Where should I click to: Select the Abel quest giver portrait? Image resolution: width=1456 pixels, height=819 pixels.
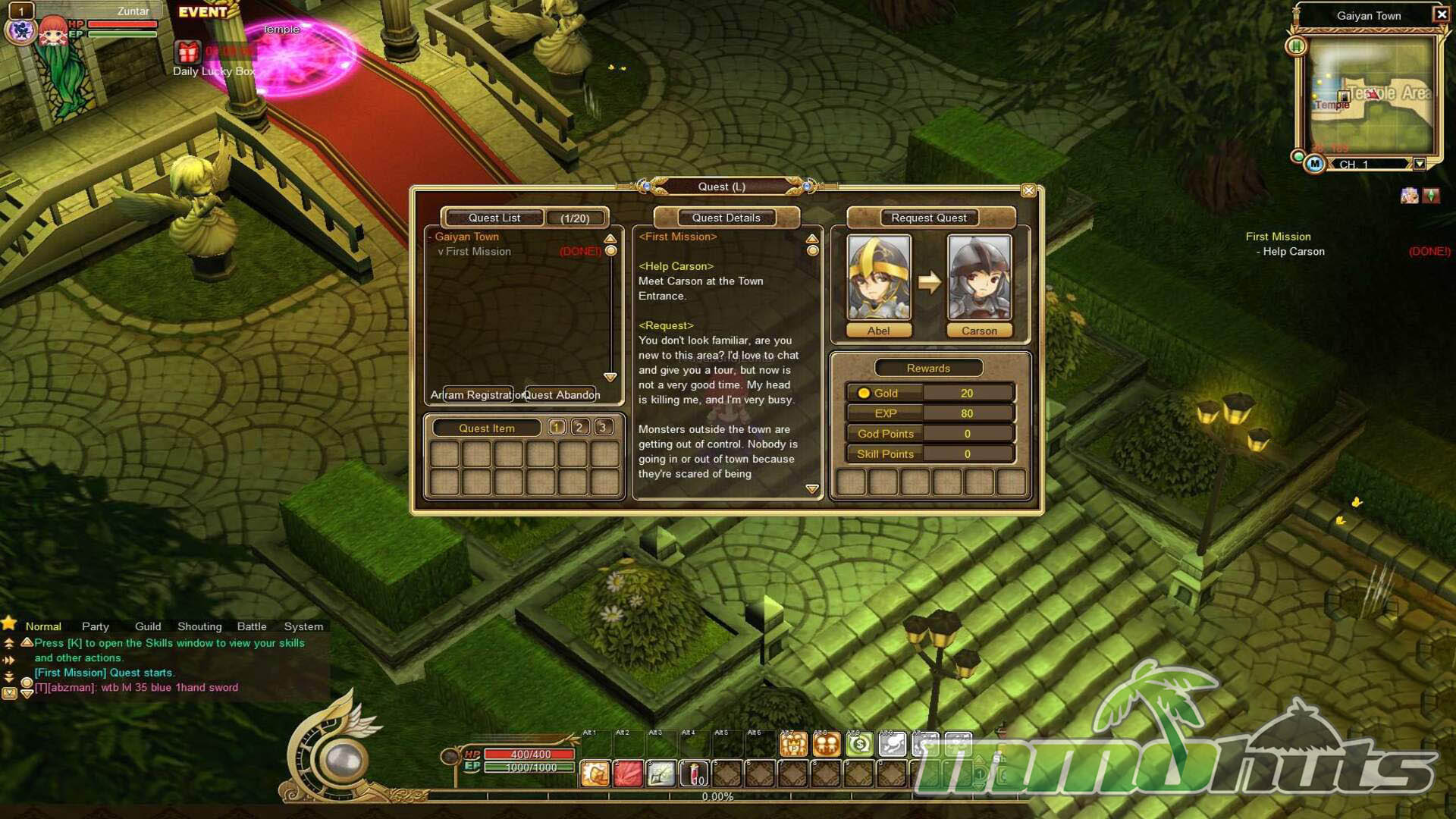(x=878, y=278)
